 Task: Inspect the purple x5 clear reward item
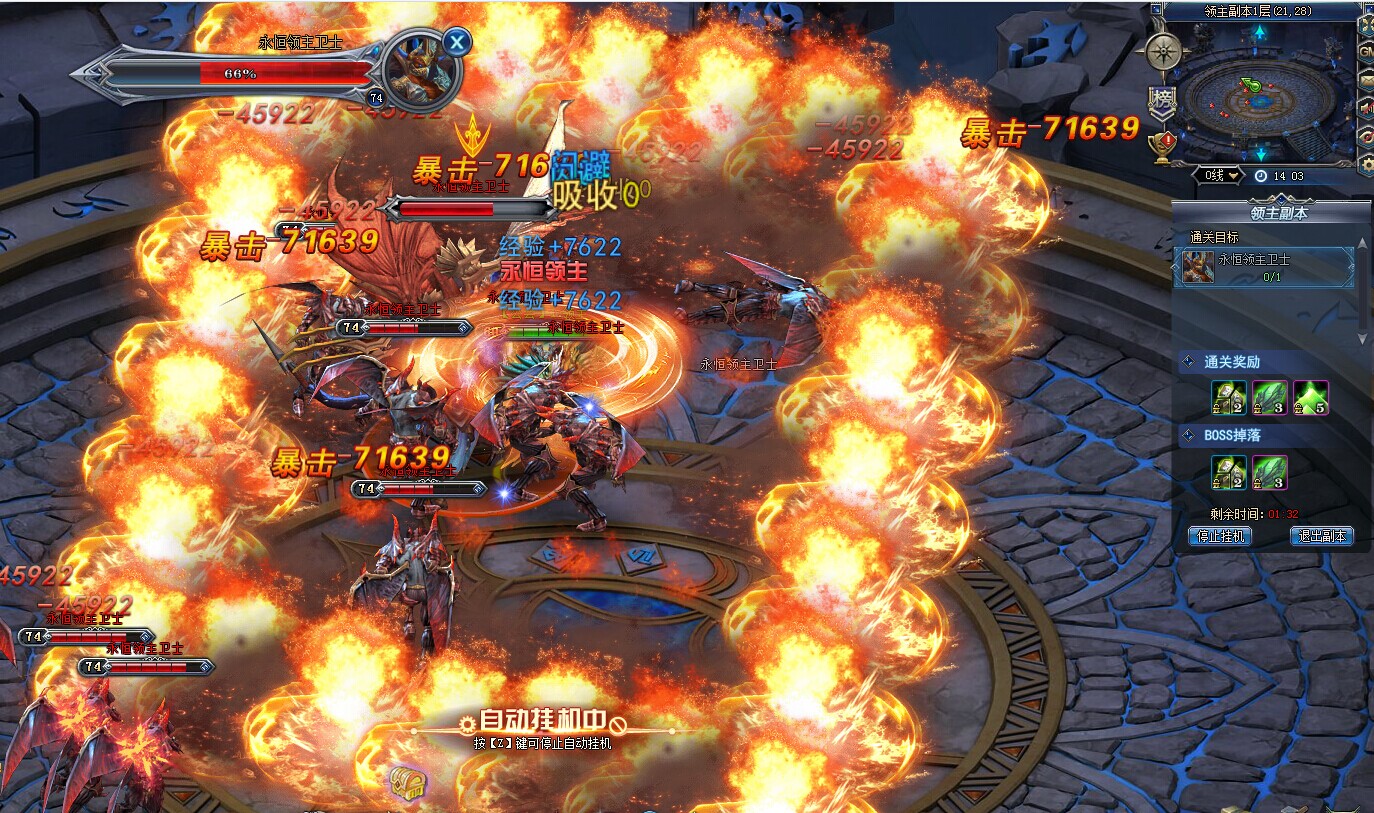coord(1310,398)
